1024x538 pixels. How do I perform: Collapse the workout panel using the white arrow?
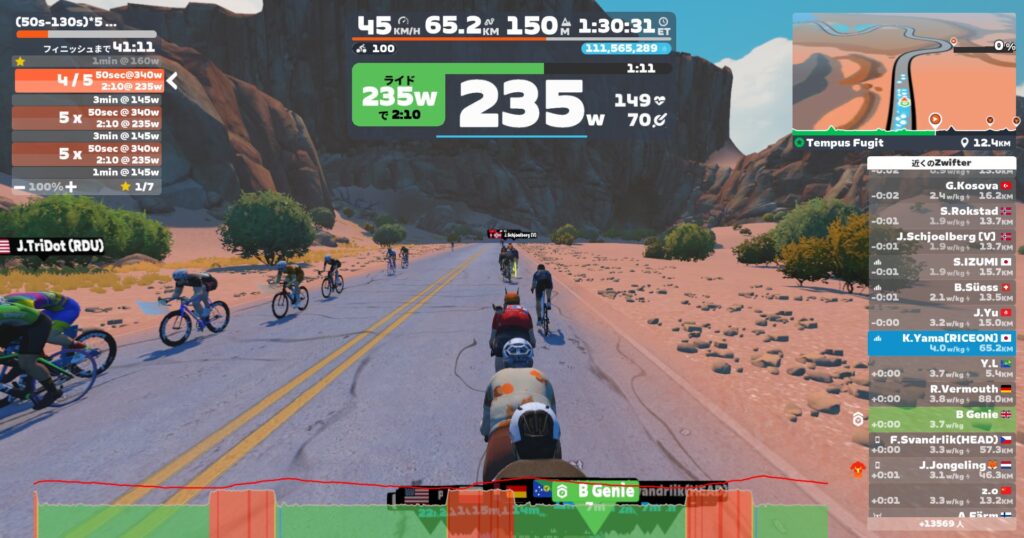172,81
